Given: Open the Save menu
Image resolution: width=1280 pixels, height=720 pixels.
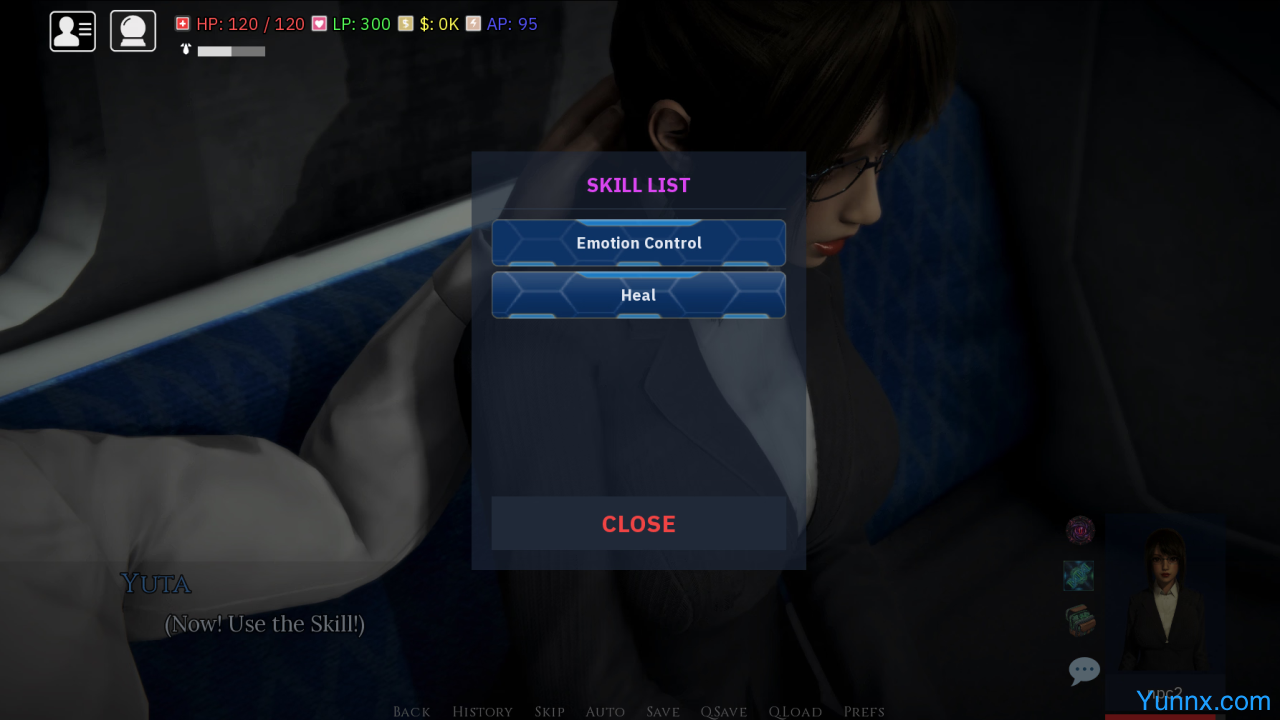Looking at the screenshot, I should (x=663, y=711).
